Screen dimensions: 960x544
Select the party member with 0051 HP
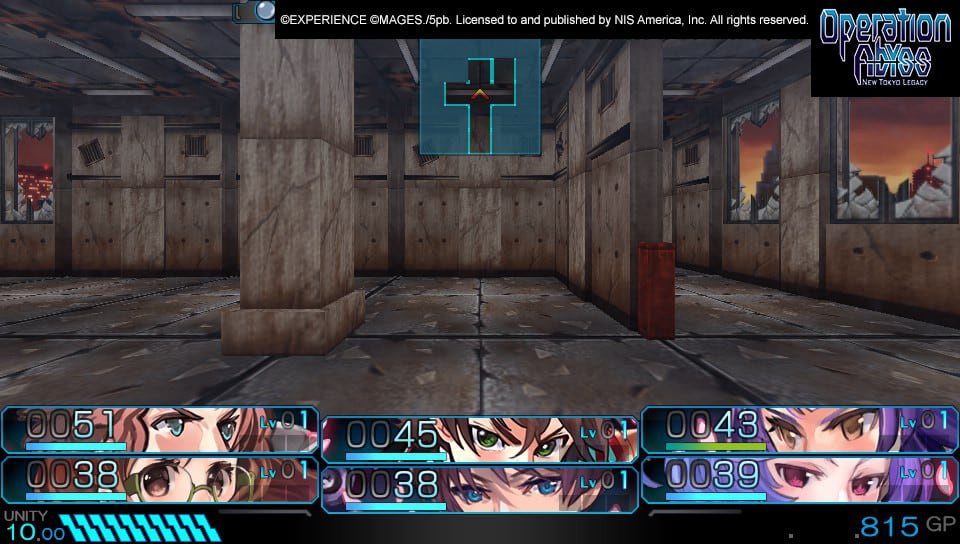tap(160, 429)
